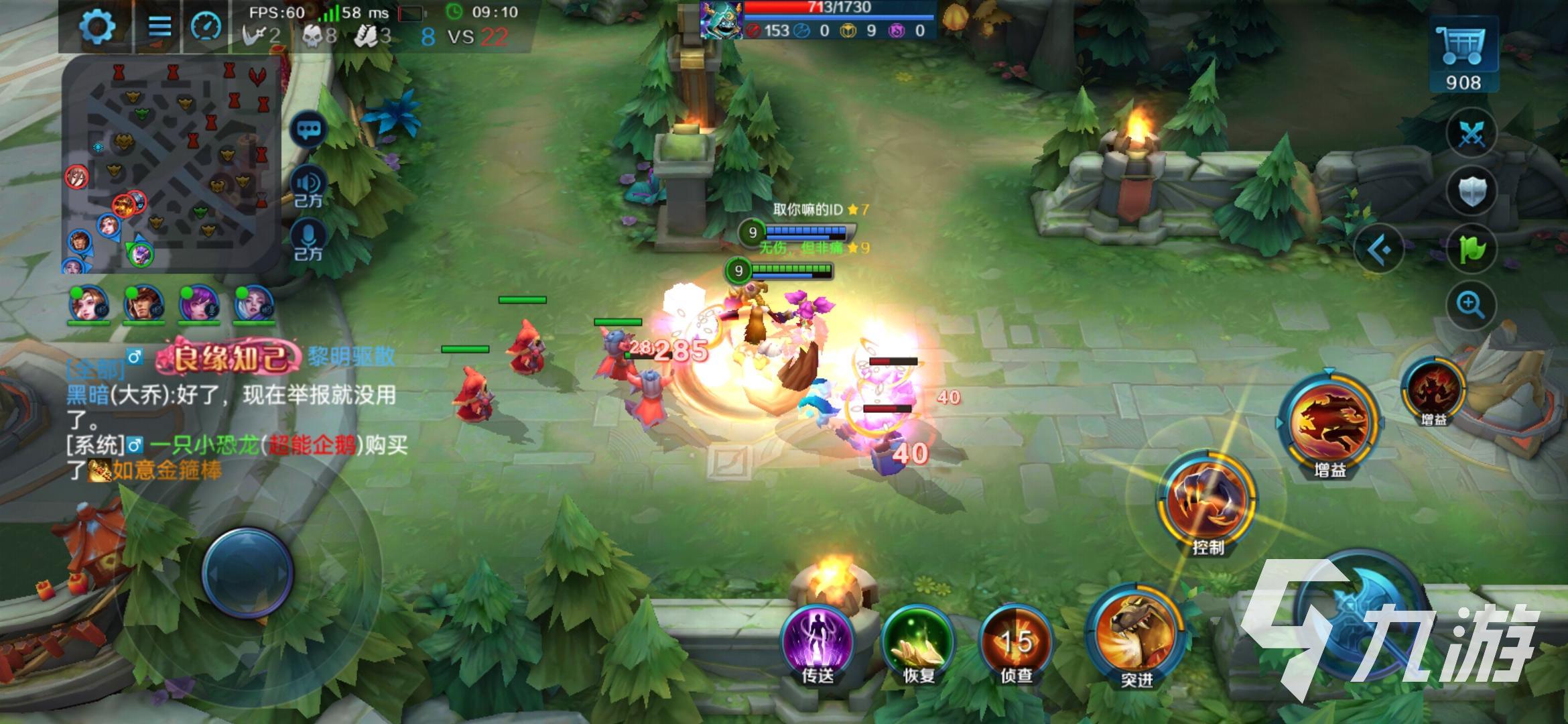1568x724 pixels.
Task: Open the minimap
Action: click(170, 164)
